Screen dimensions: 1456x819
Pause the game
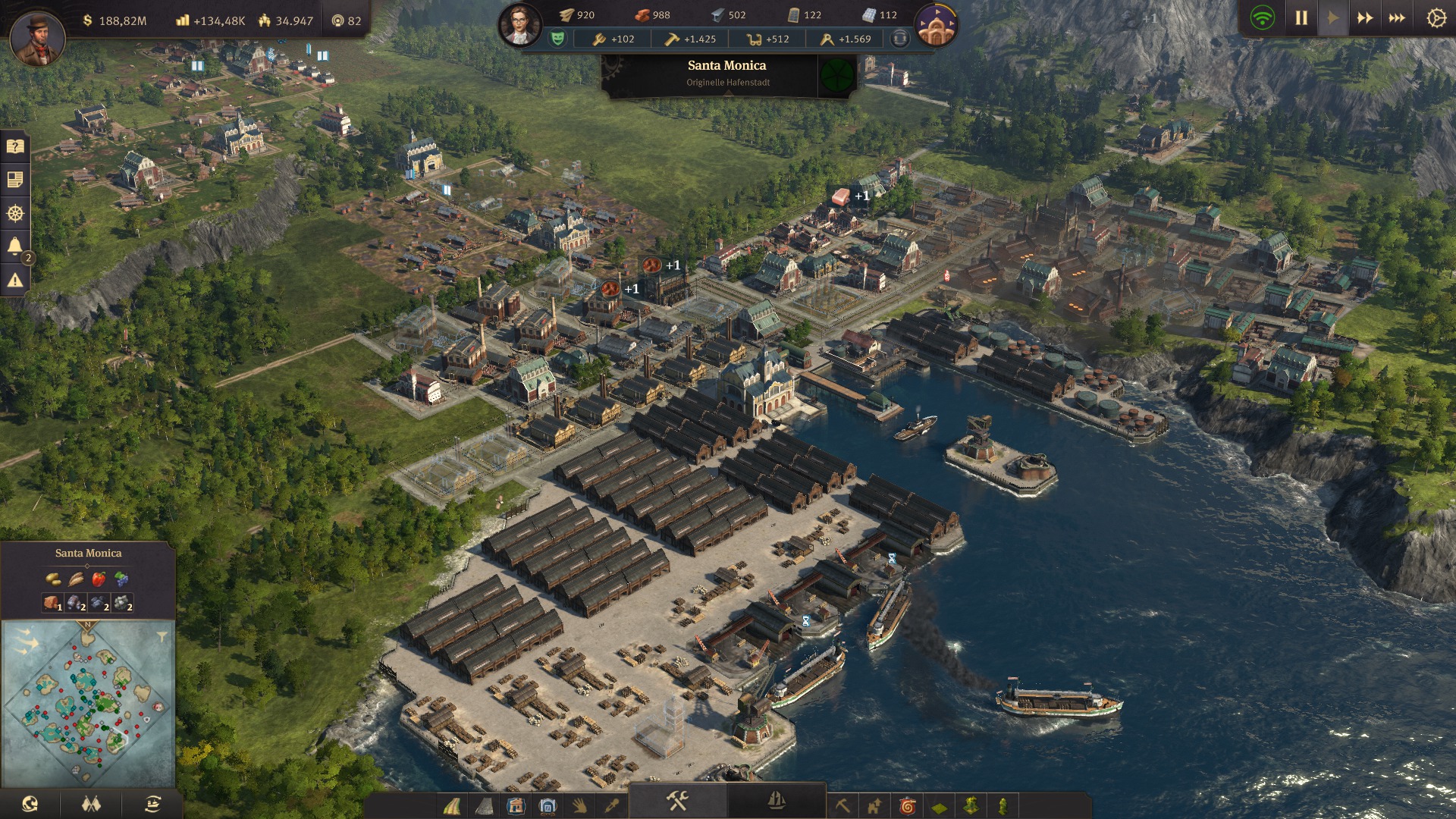[1301, 18]
